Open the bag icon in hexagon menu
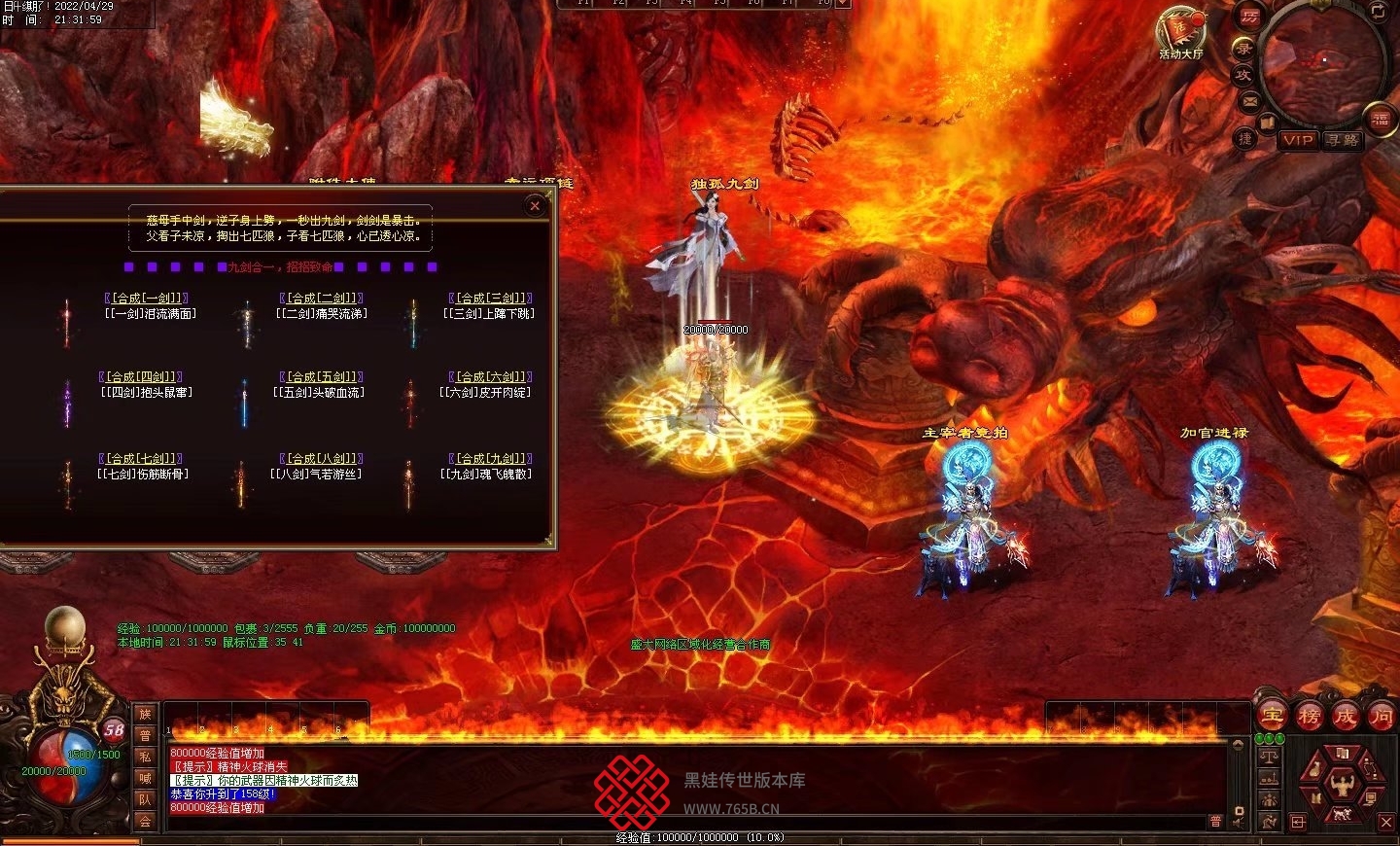The width and height of the screenshot is (1400, 846). point(1314,770)
